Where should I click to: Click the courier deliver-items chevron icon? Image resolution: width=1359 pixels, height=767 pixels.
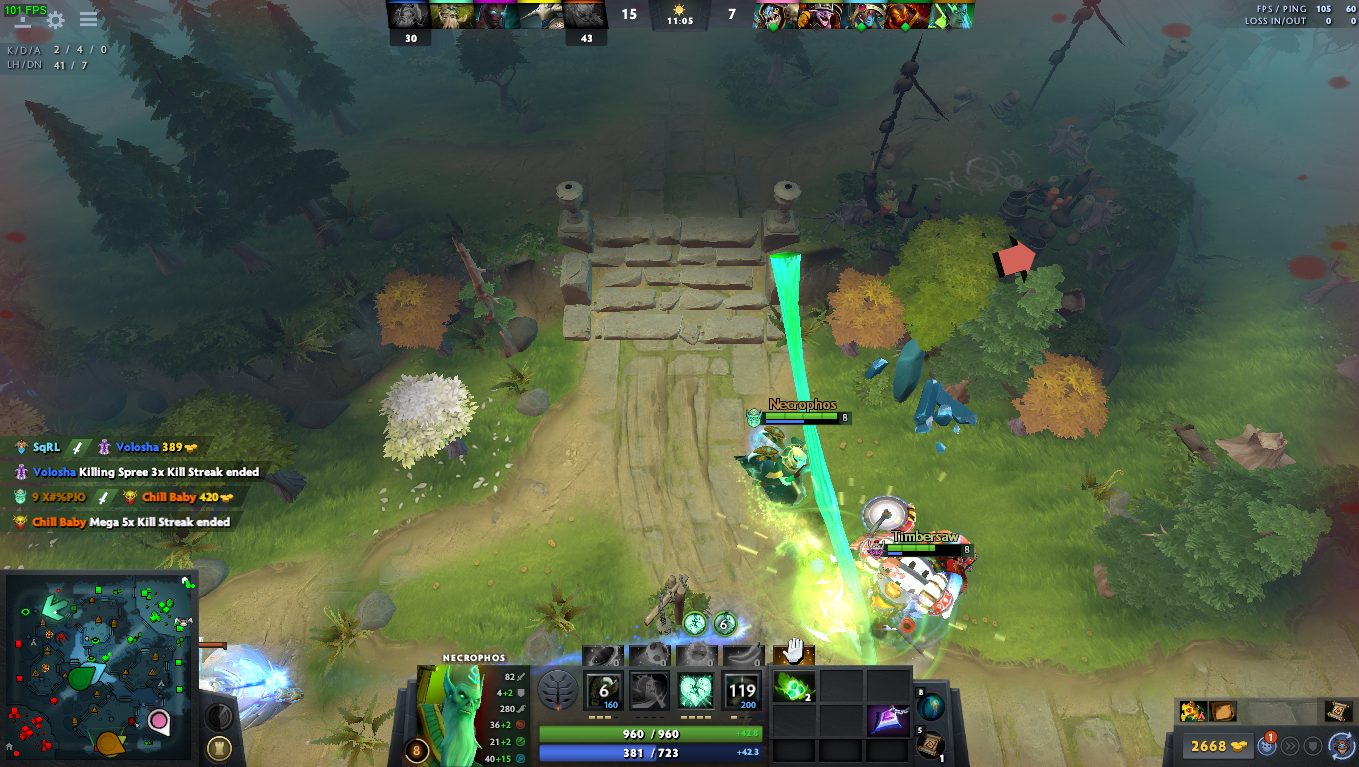1290,745
